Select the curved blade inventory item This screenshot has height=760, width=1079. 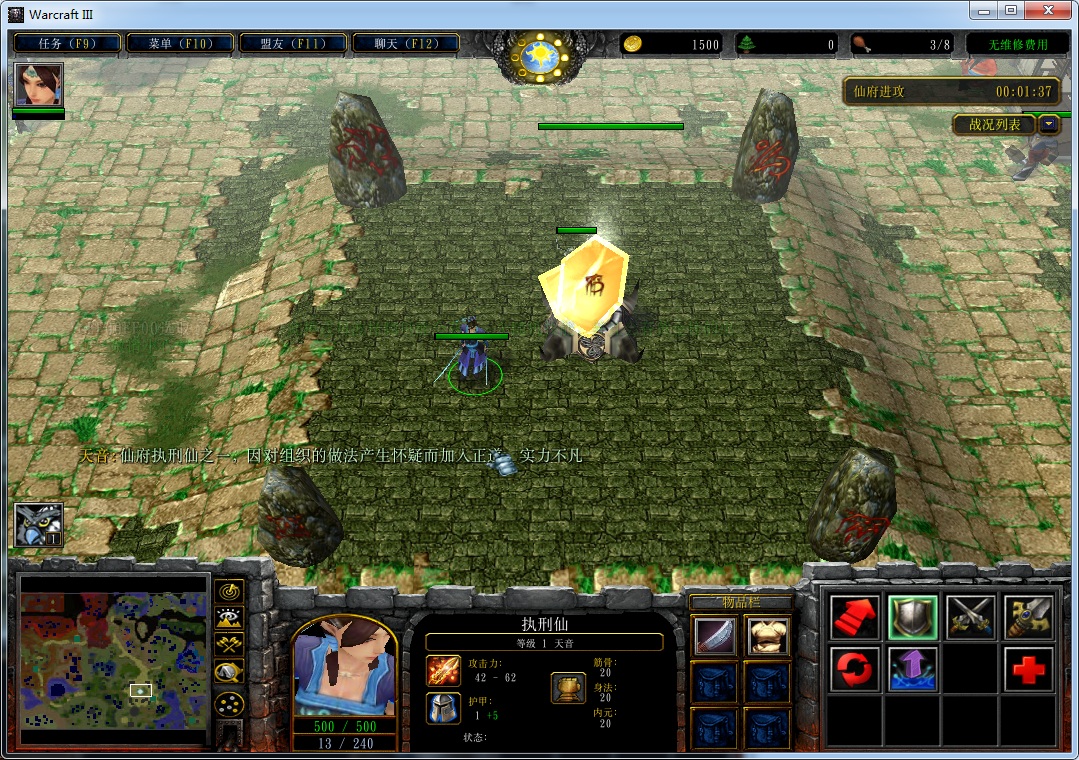pos(715,636)
